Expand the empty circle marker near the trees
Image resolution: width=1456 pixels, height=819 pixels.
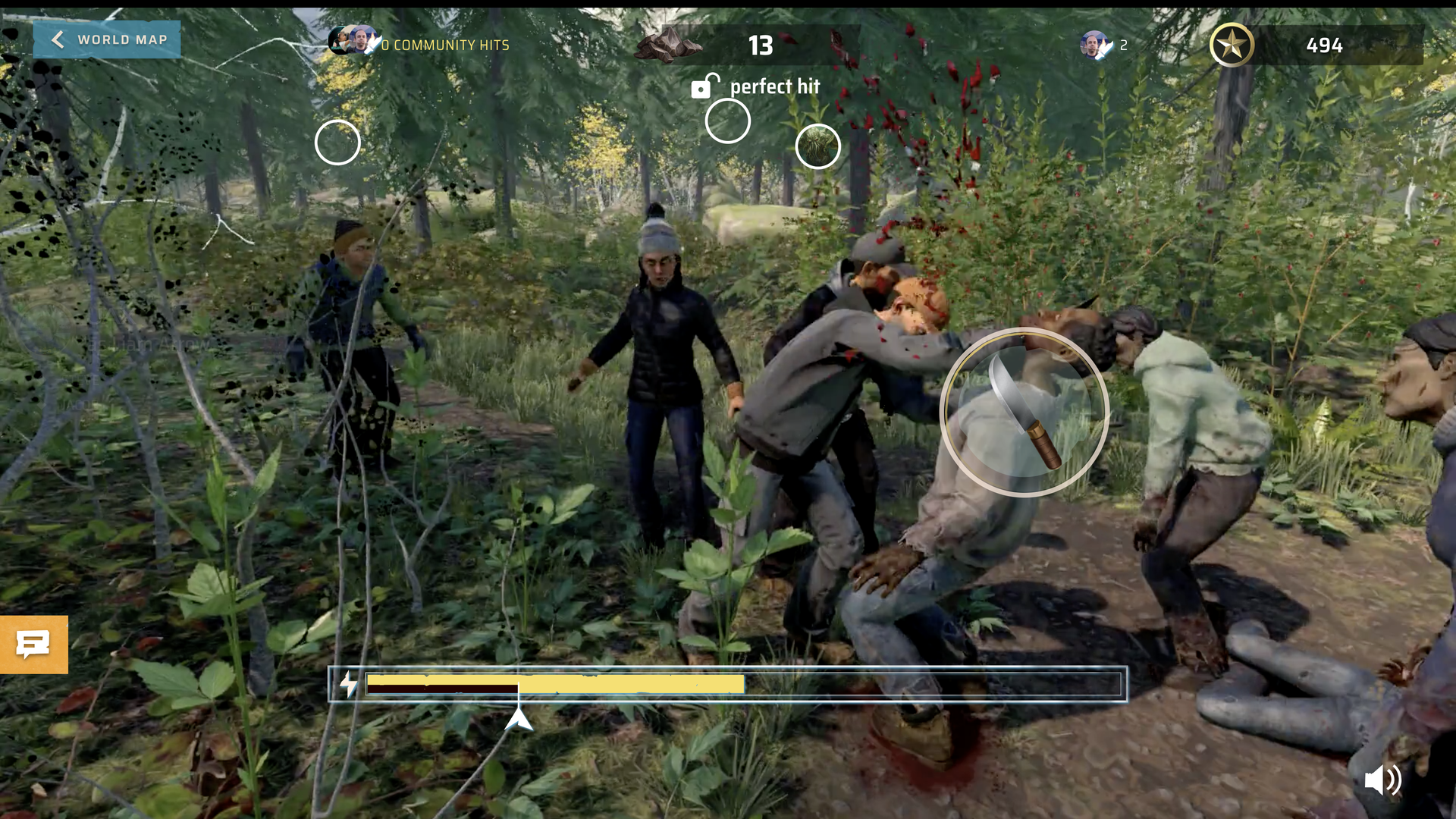tap(337, 142)
